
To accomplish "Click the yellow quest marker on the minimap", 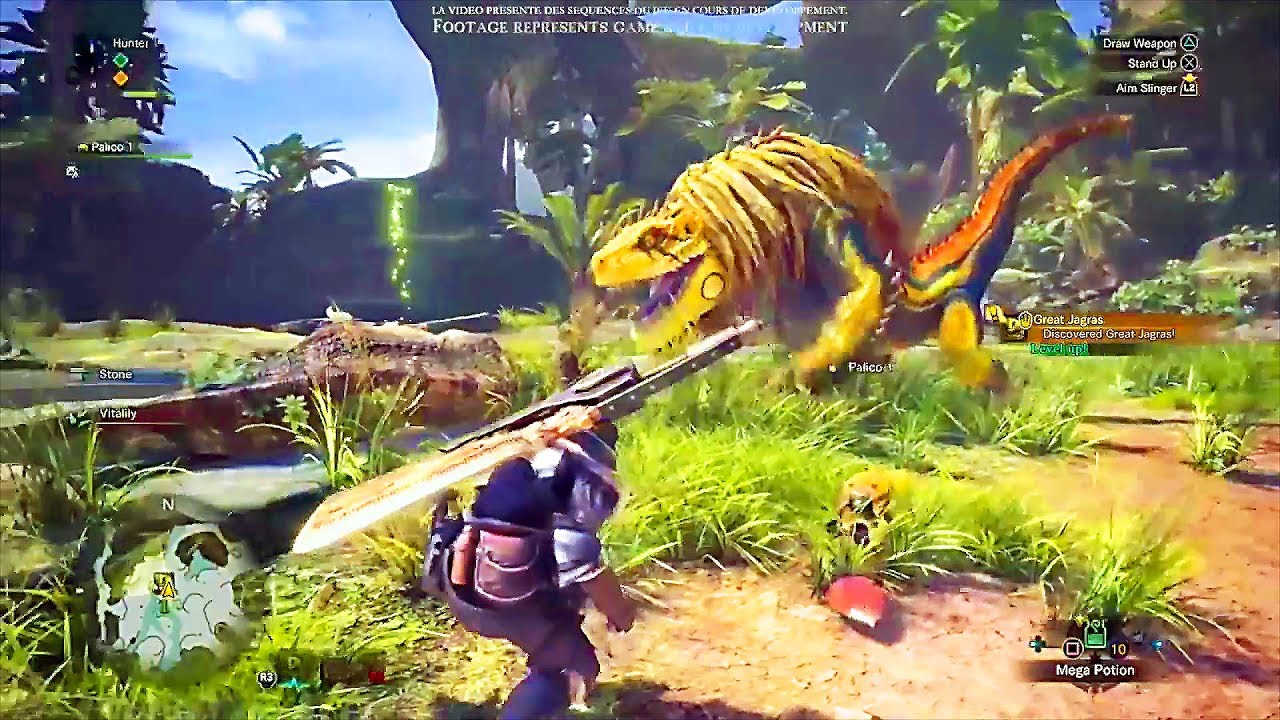I will pos(166,589).
